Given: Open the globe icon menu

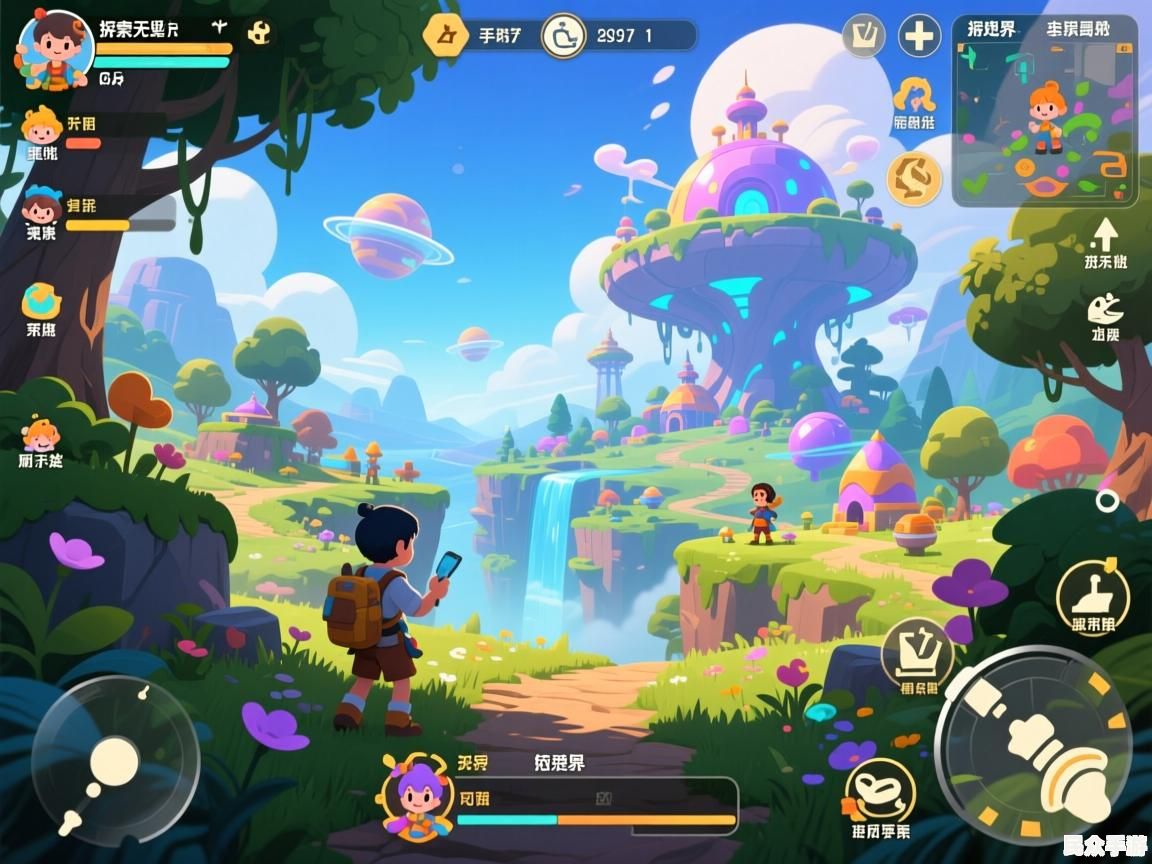Looking at the screenshot, I should [x=41, y=301].
